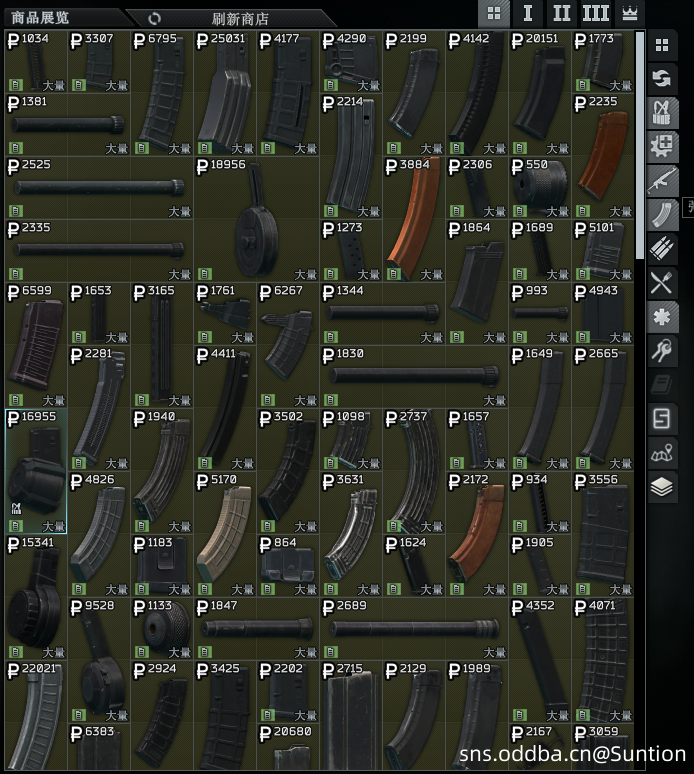This screenshot has height=774, width=694.
Task: Select the loyalty level II filter
Action: pyautogui.click(x=561, y=13)
